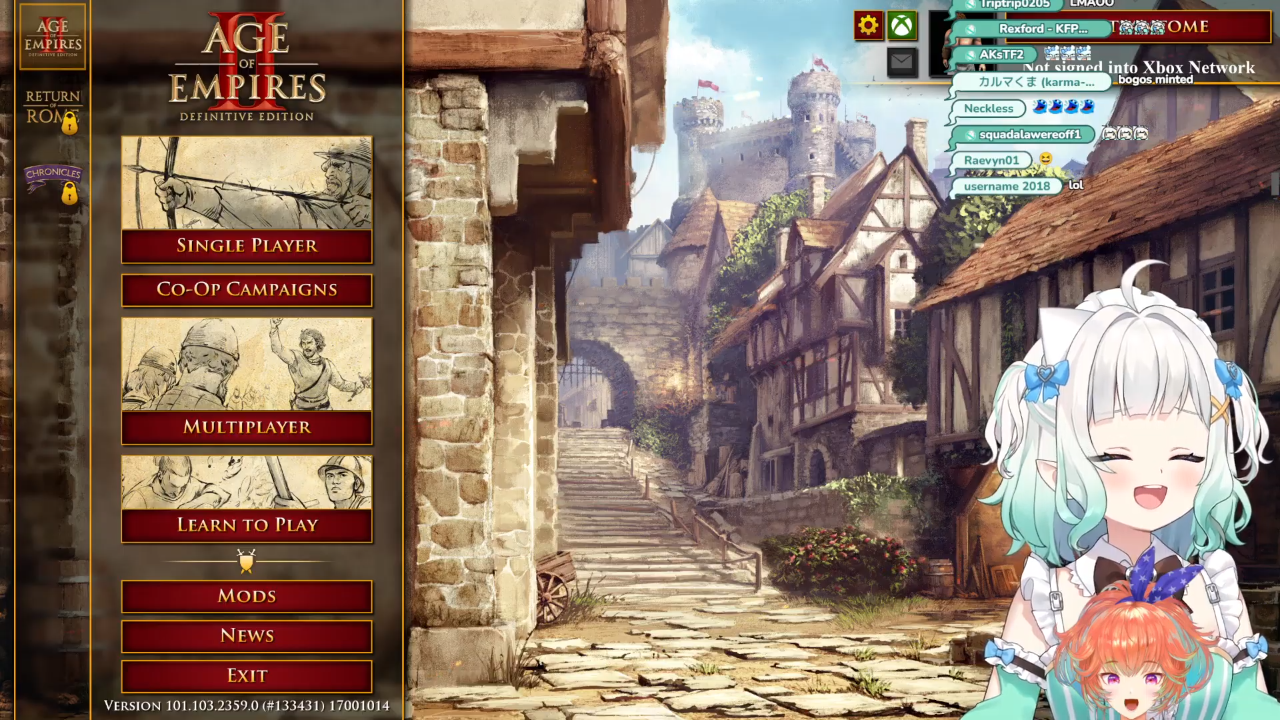Select Co-Op Campaigns
The width and height of the screenshot is (1280, 720).
pos(247,290)
